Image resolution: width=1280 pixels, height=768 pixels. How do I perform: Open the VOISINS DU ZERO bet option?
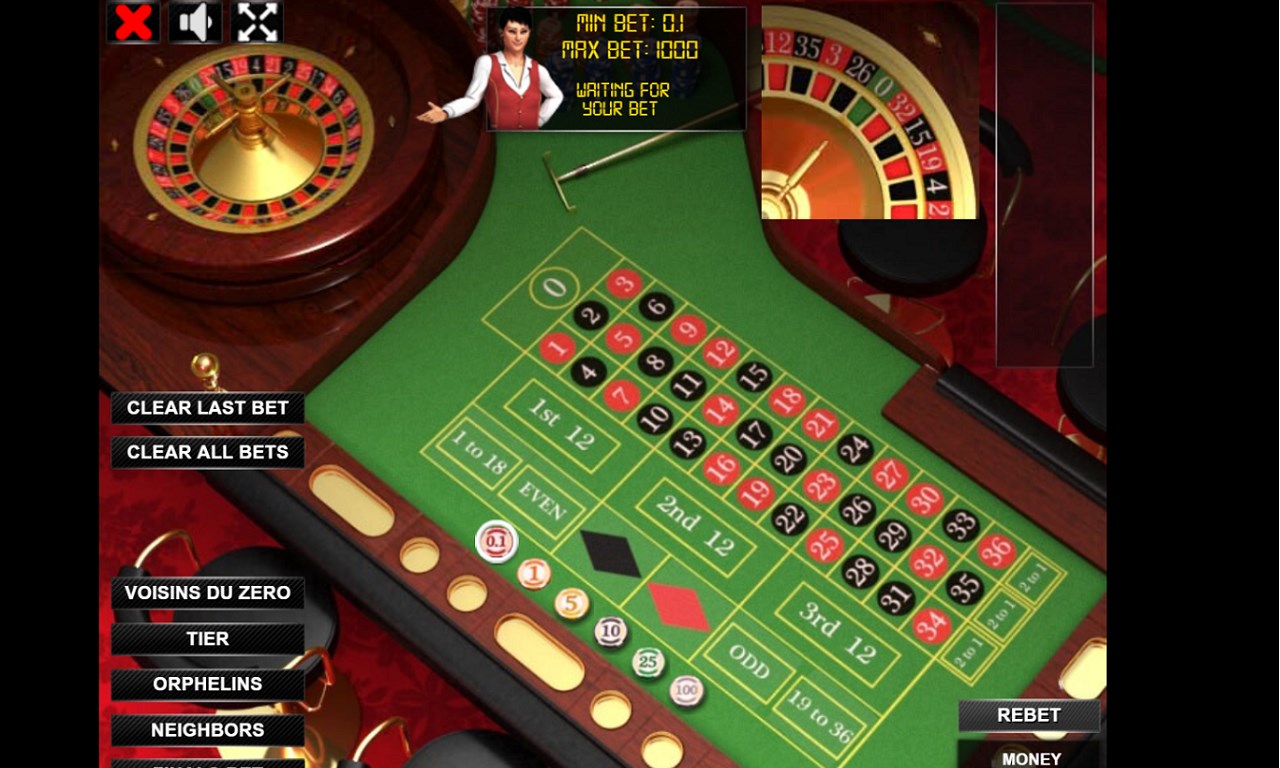coord(206,592)
